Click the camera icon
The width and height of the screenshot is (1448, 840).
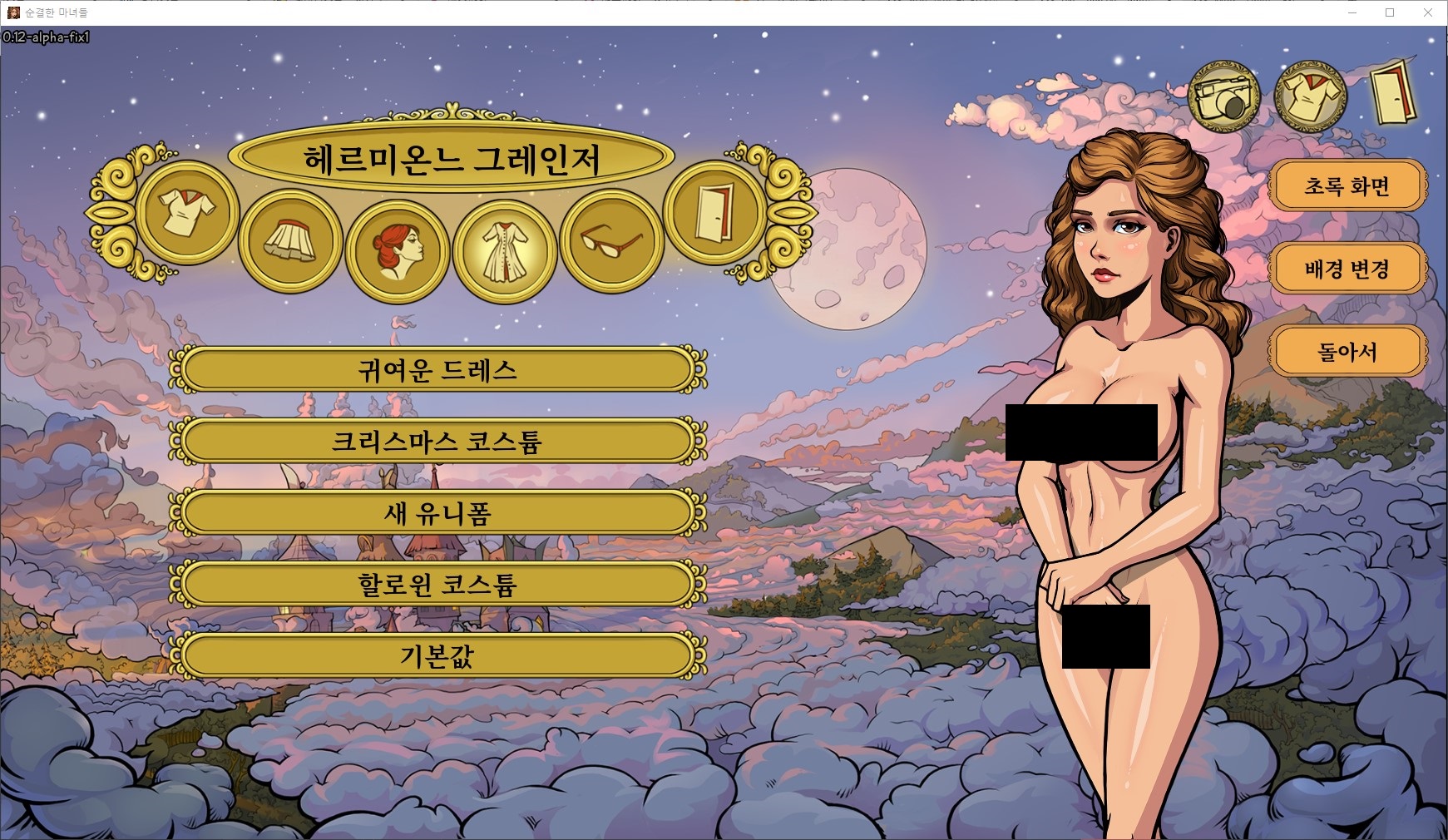(1224, 97)
